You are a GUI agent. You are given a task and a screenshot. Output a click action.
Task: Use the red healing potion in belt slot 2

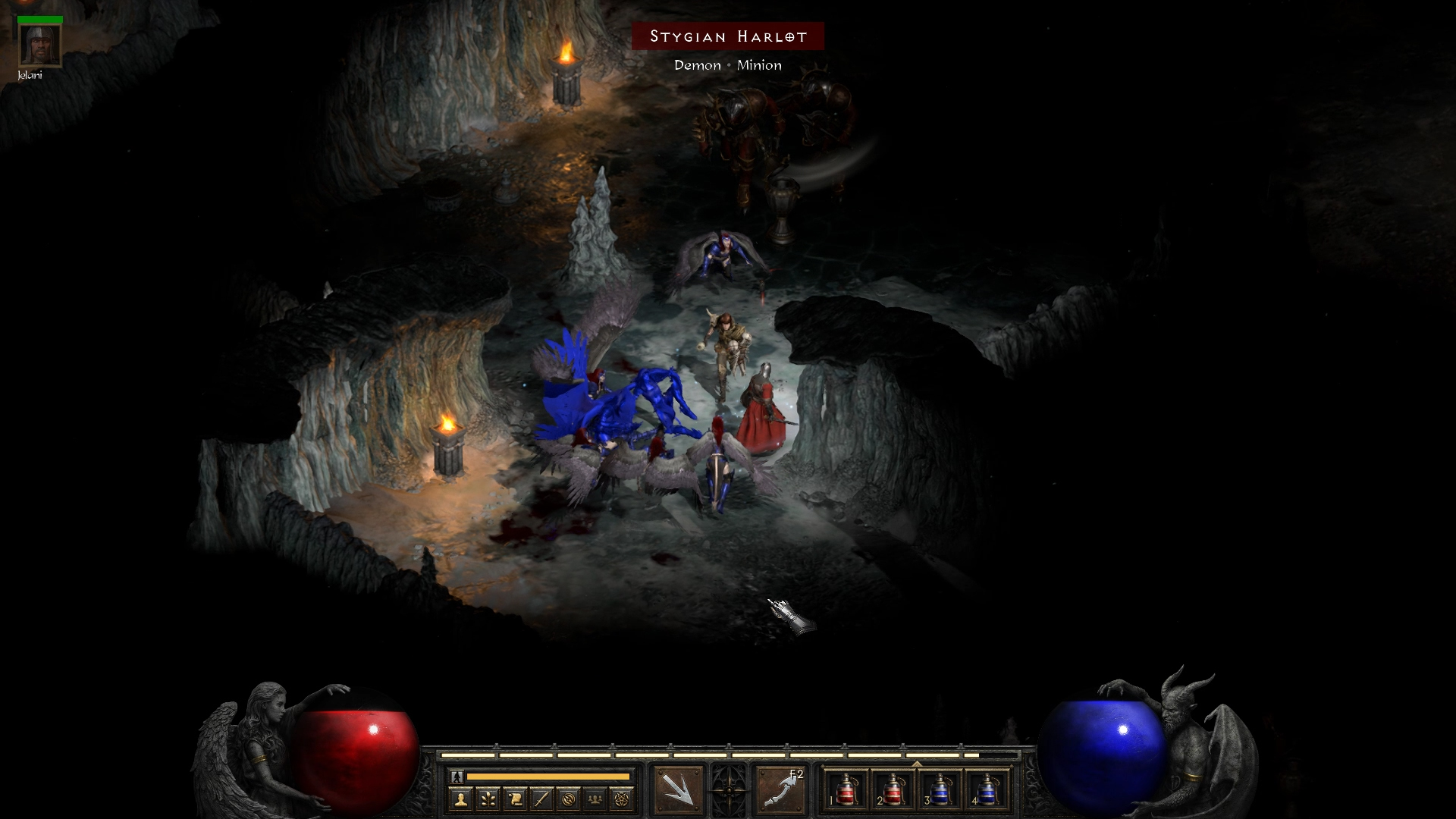[893, 790]
